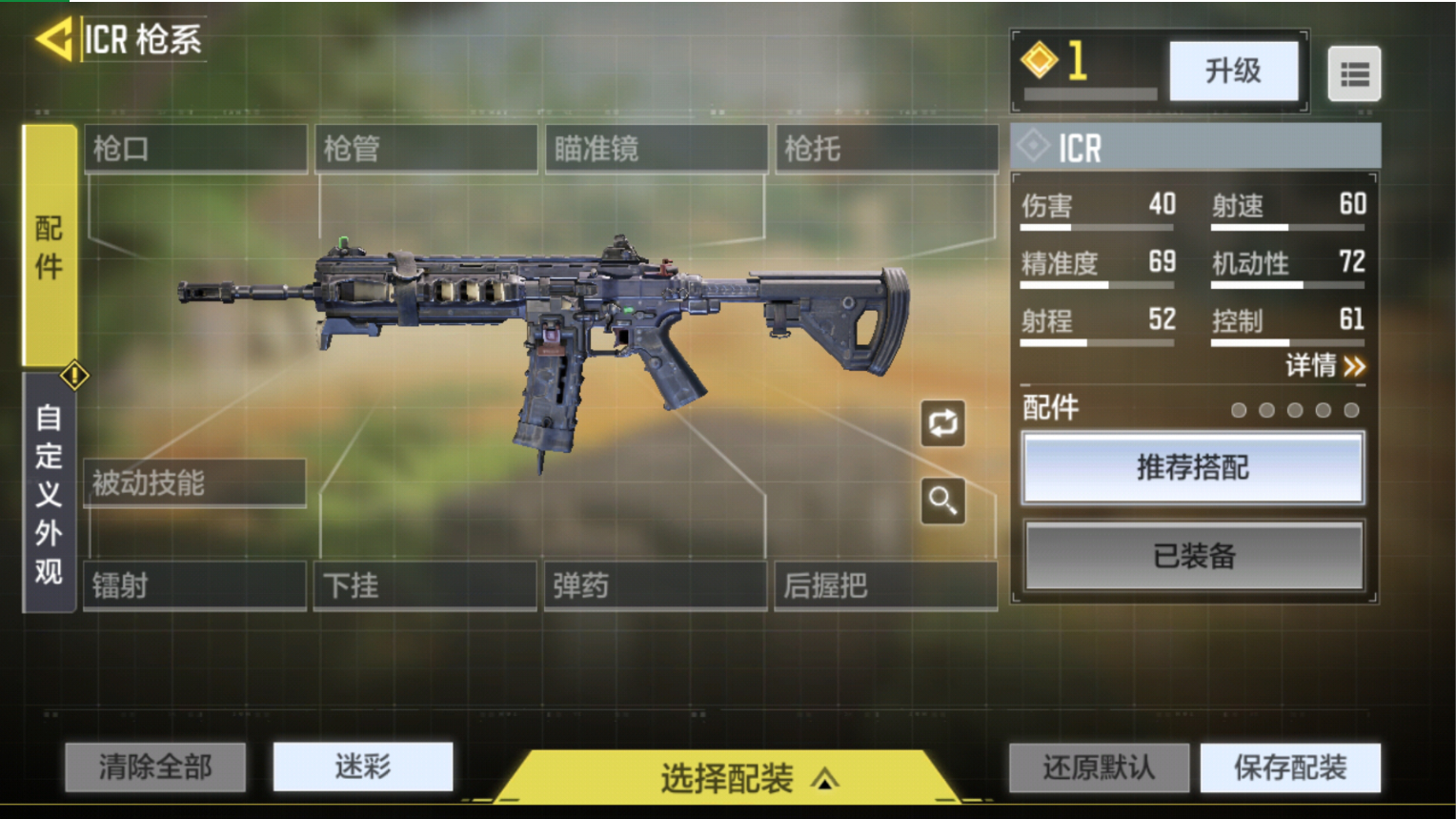1456x819 pixels.
Task: Open the 枪口 muzzle attachment slot
Action: pos(195,148)
